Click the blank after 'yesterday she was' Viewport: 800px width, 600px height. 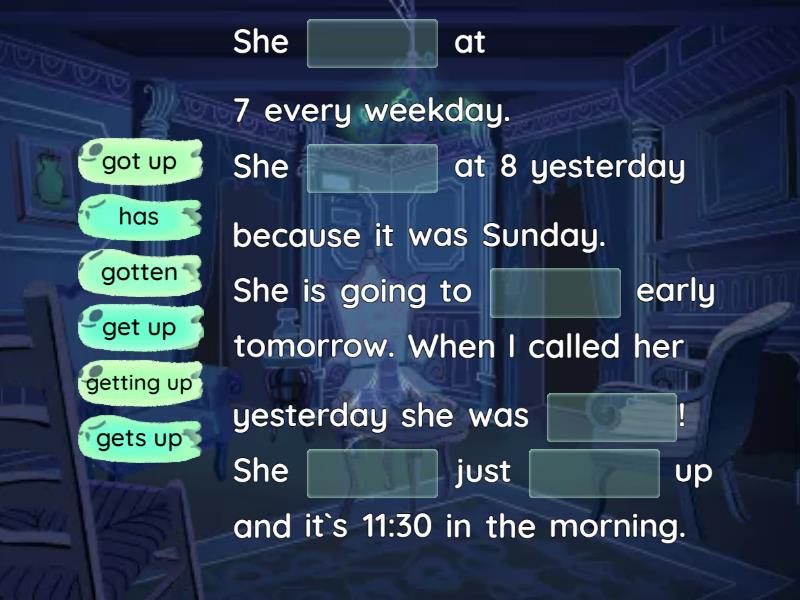tap(612, 417)
